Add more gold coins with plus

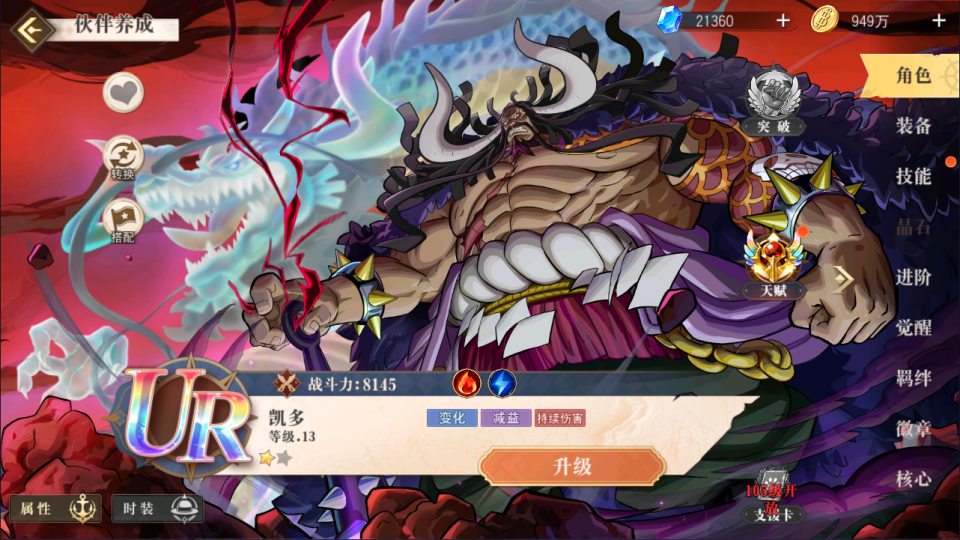tap(938, 20)
